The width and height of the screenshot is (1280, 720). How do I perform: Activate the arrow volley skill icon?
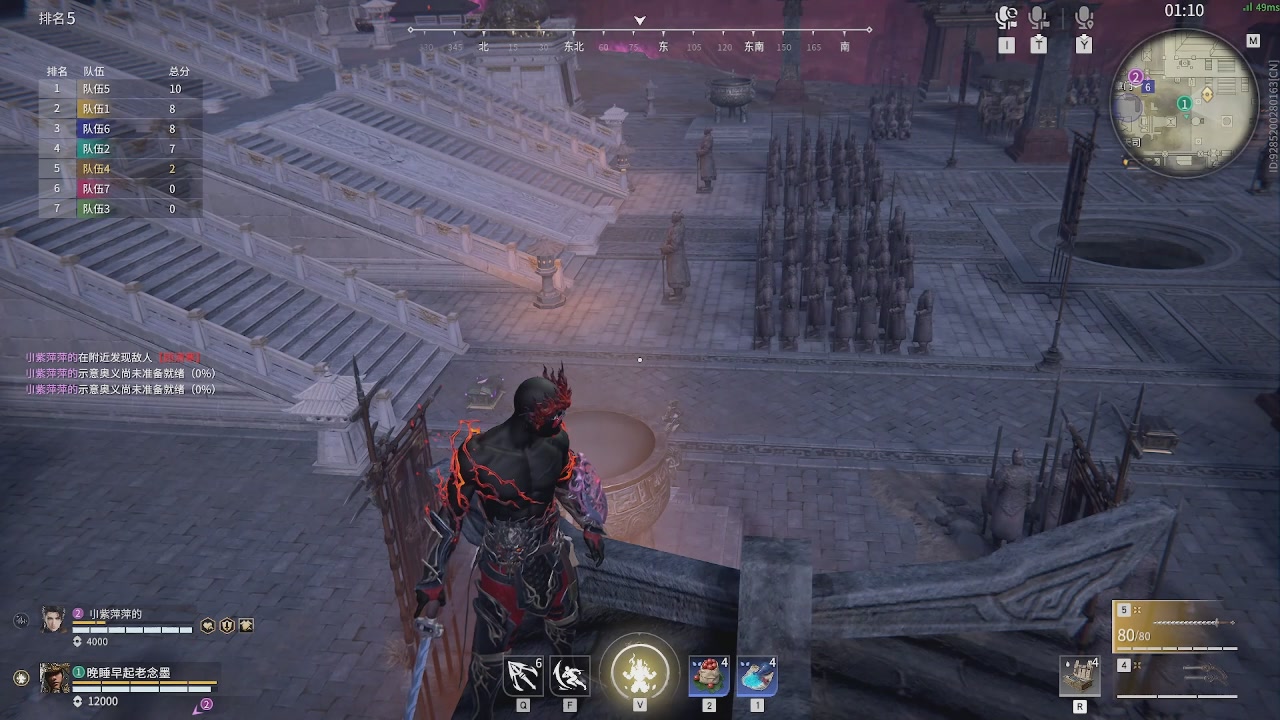coord(523,676)
